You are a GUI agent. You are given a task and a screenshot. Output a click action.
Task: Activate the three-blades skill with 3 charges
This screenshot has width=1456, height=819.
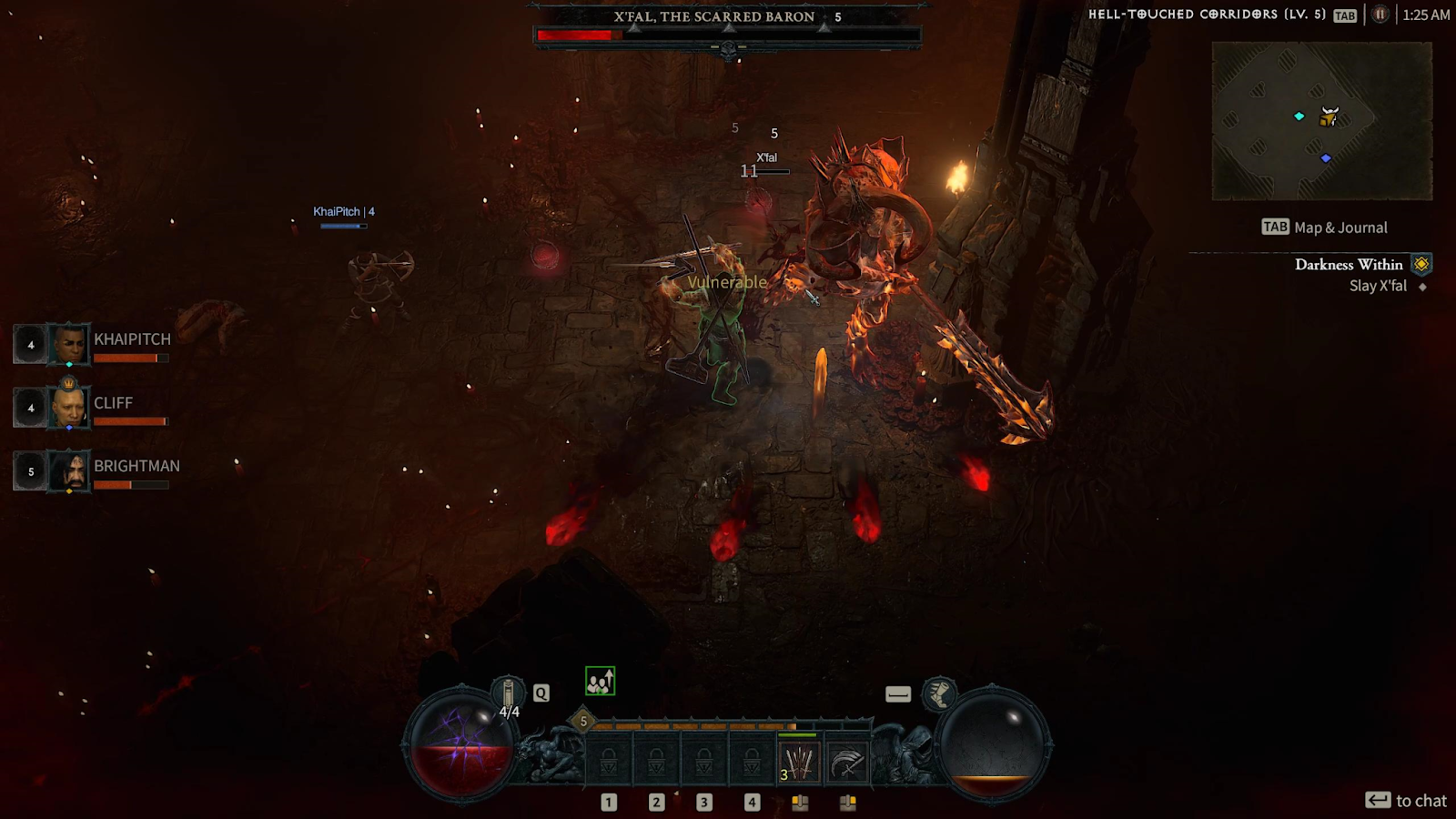(x=798, y=763)
